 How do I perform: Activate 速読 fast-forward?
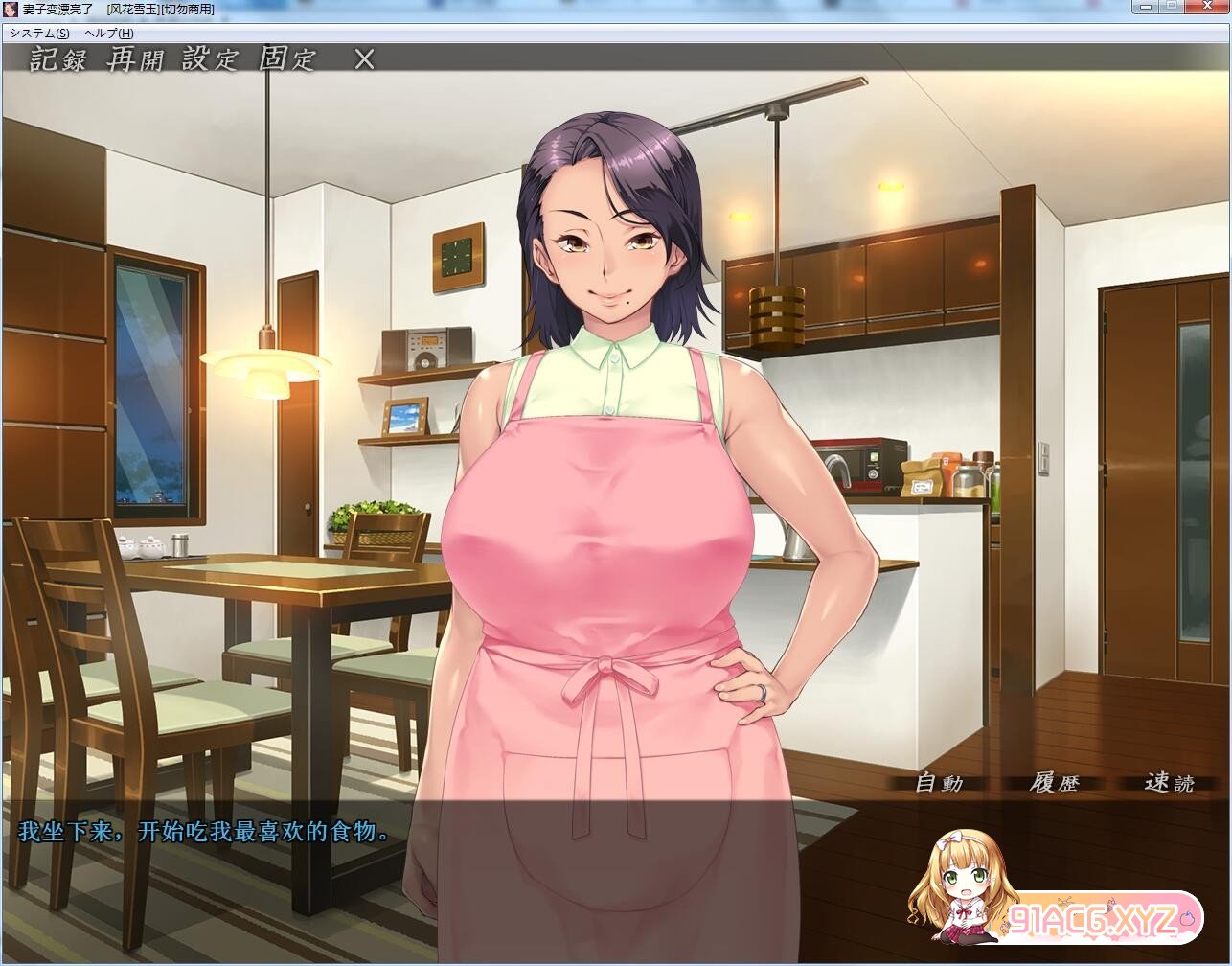coord(1169,783)
